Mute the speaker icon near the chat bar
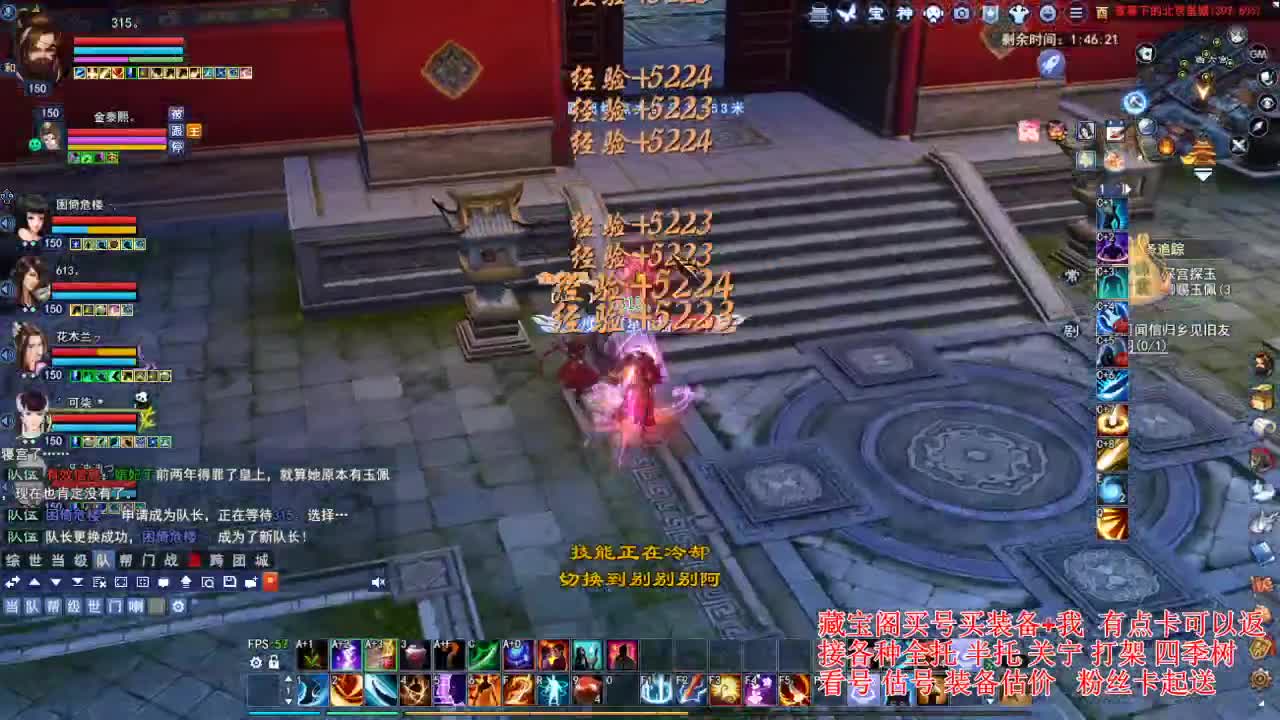Screen dimensions: 1280x720 379,582
